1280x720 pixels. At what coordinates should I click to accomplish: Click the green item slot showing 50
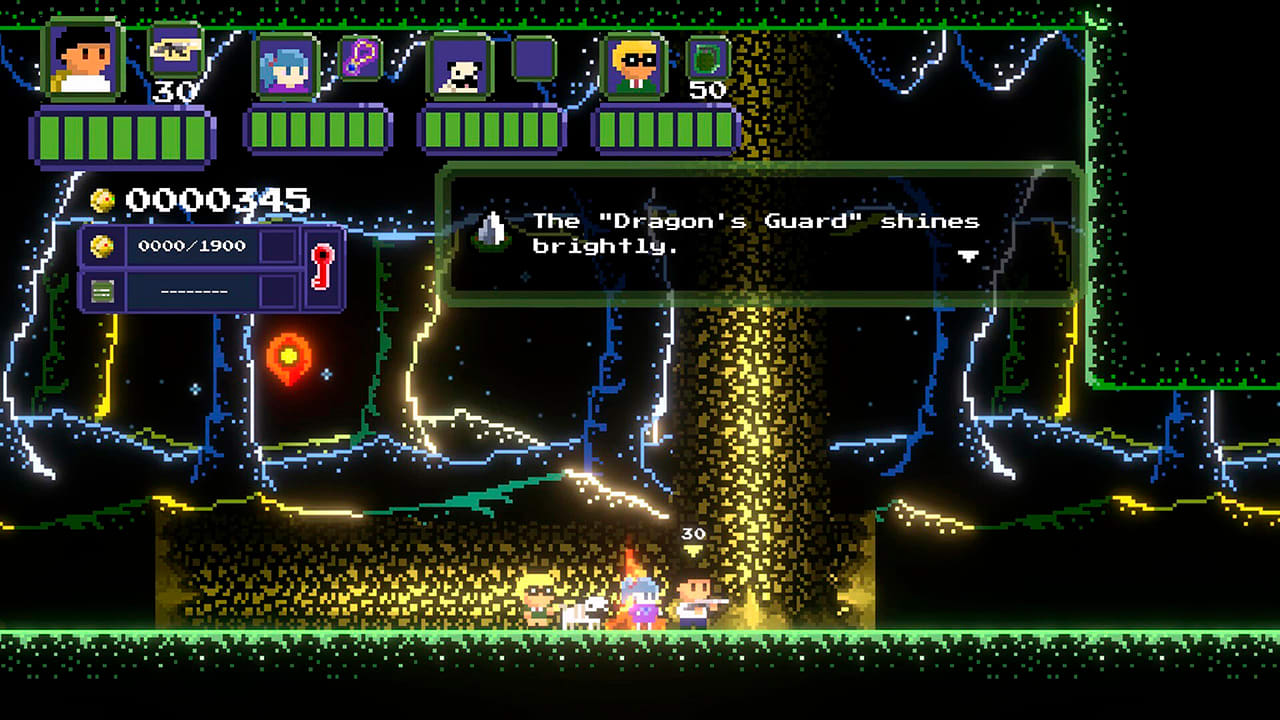[x=708, y=58]
